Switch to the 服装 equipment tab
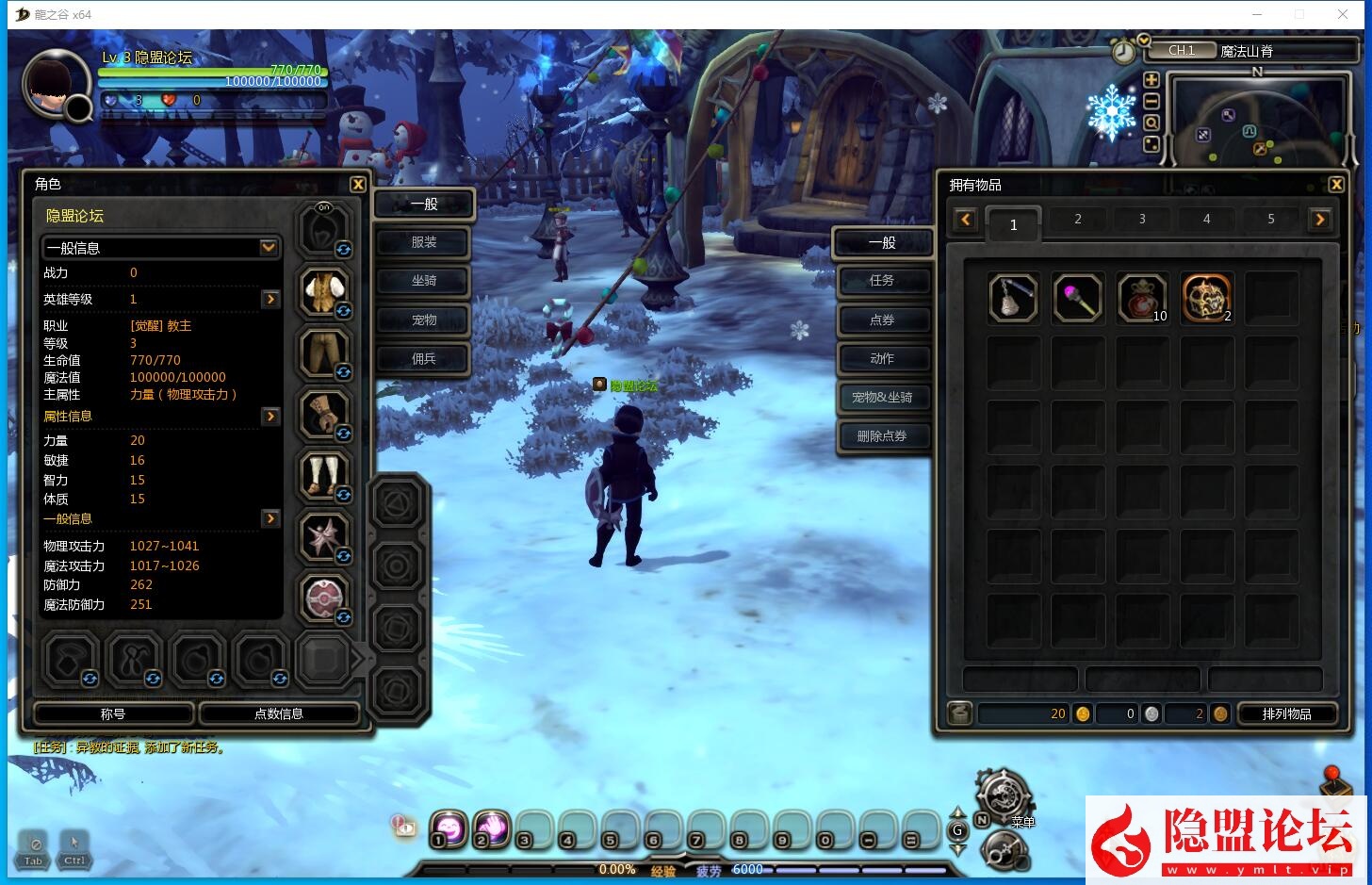1372x885 pixels. click(x=423, y=242)
